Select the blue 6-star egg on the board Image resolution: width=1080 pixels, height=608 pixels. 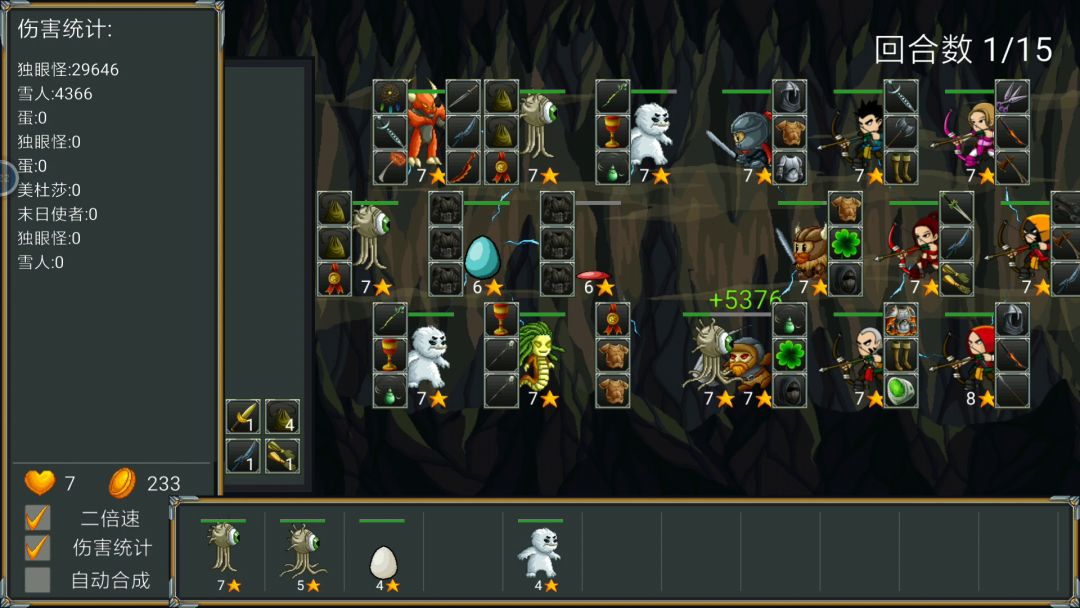tap(482, 257)
